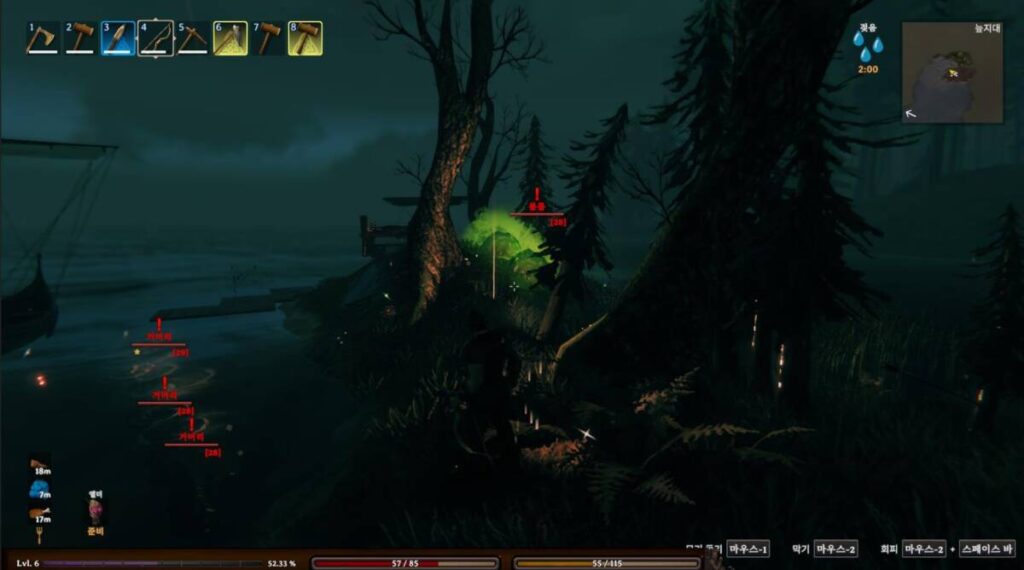Select the axe in hotbar slot 1

click(x=43, y=39)
